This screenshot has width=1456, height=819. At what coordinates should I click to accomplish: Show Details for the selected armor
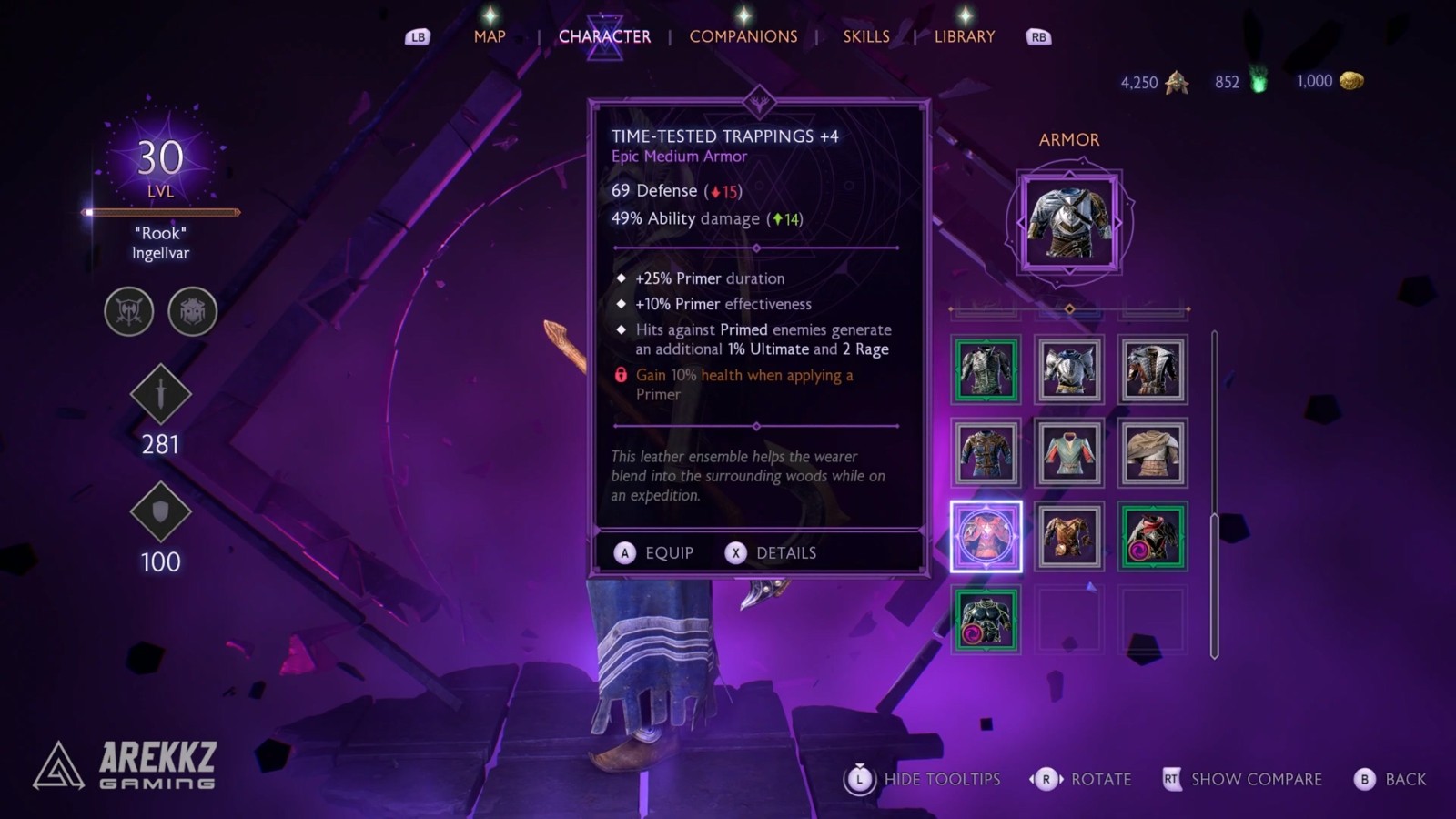(772, 553)
